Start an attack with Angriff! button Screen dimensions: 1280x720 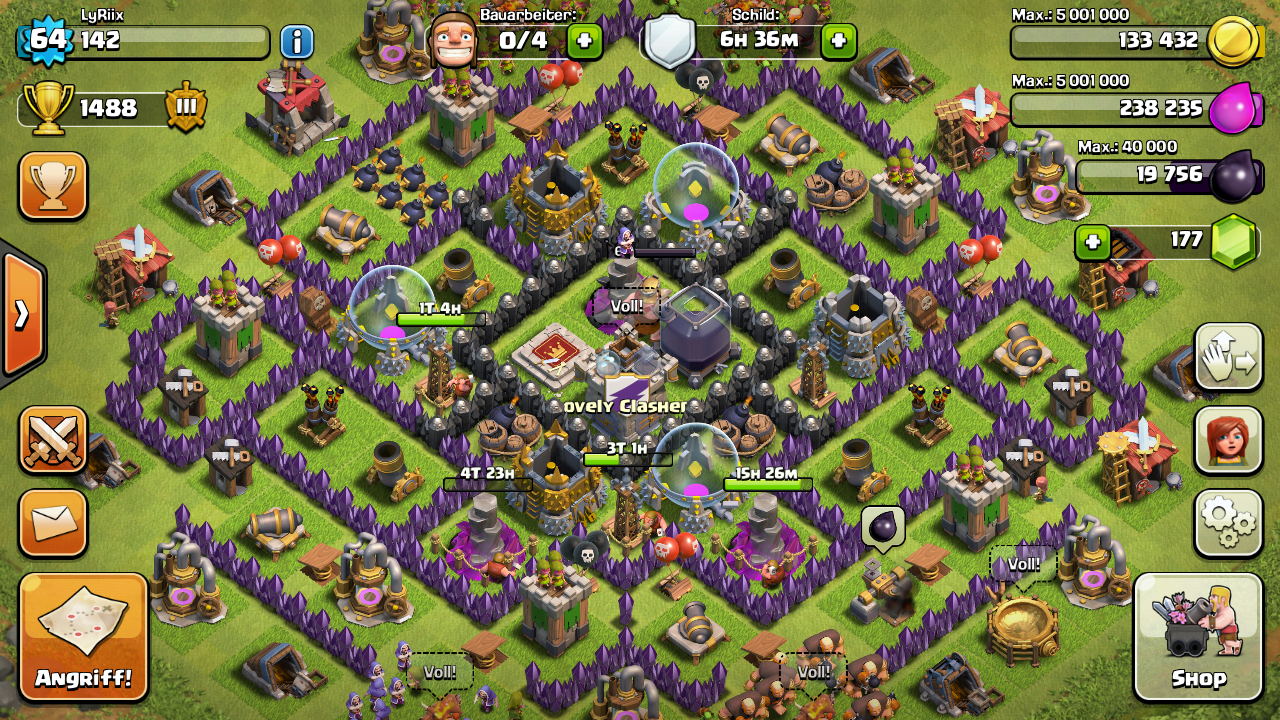tap(84, 636)
